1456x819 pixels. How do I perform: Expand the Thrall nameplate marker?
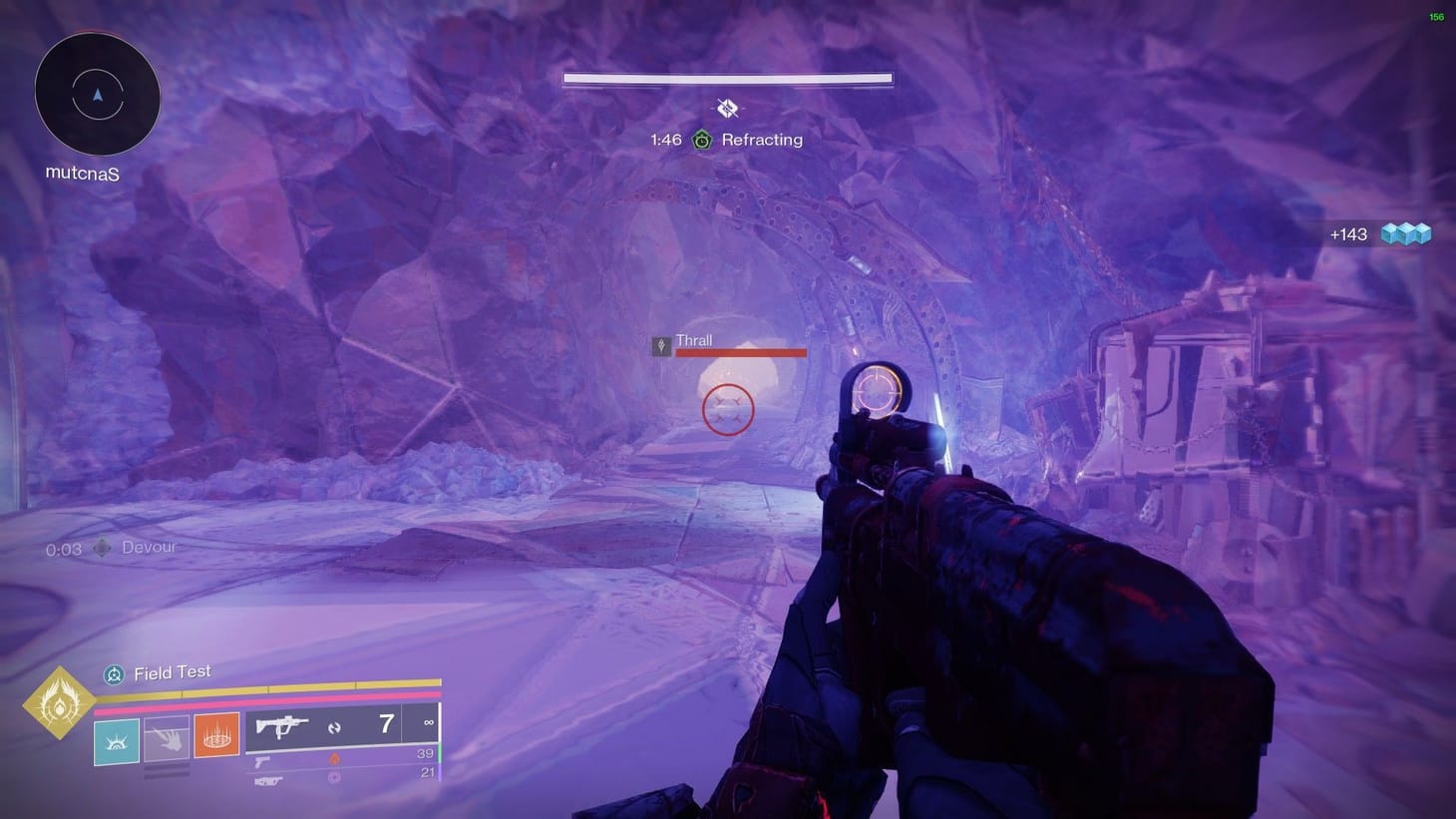coord(661,344)
